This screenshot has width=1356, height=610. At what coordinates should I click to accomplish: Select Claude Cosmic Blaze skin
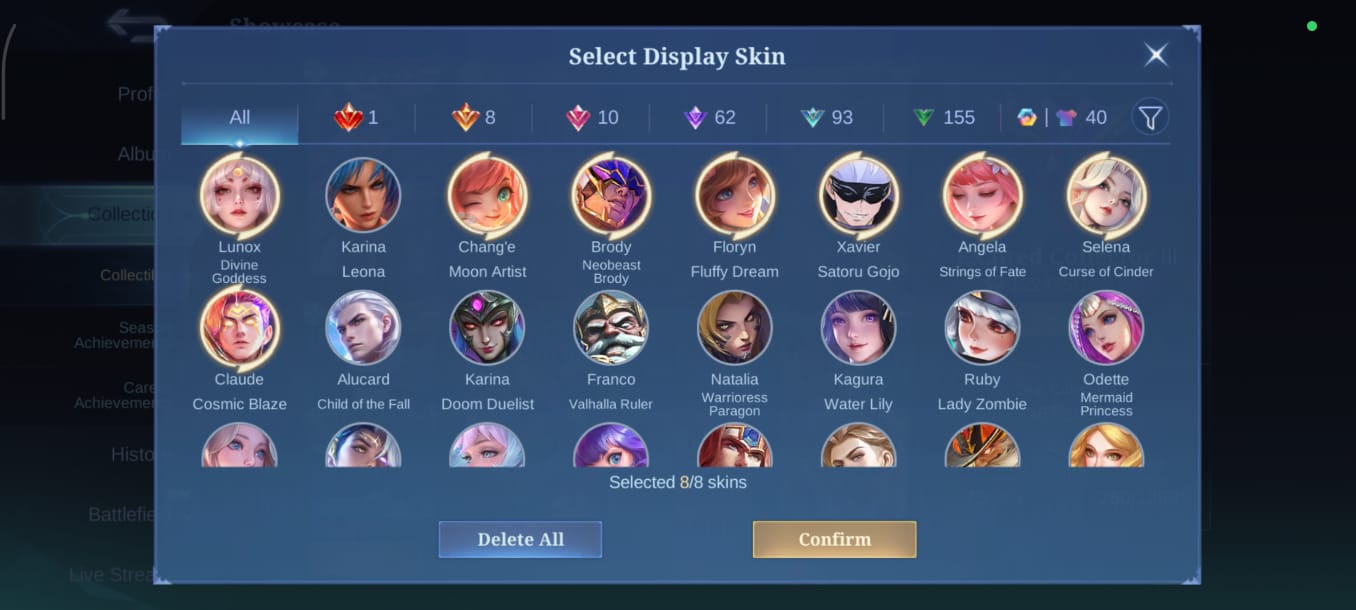[239, 328]
